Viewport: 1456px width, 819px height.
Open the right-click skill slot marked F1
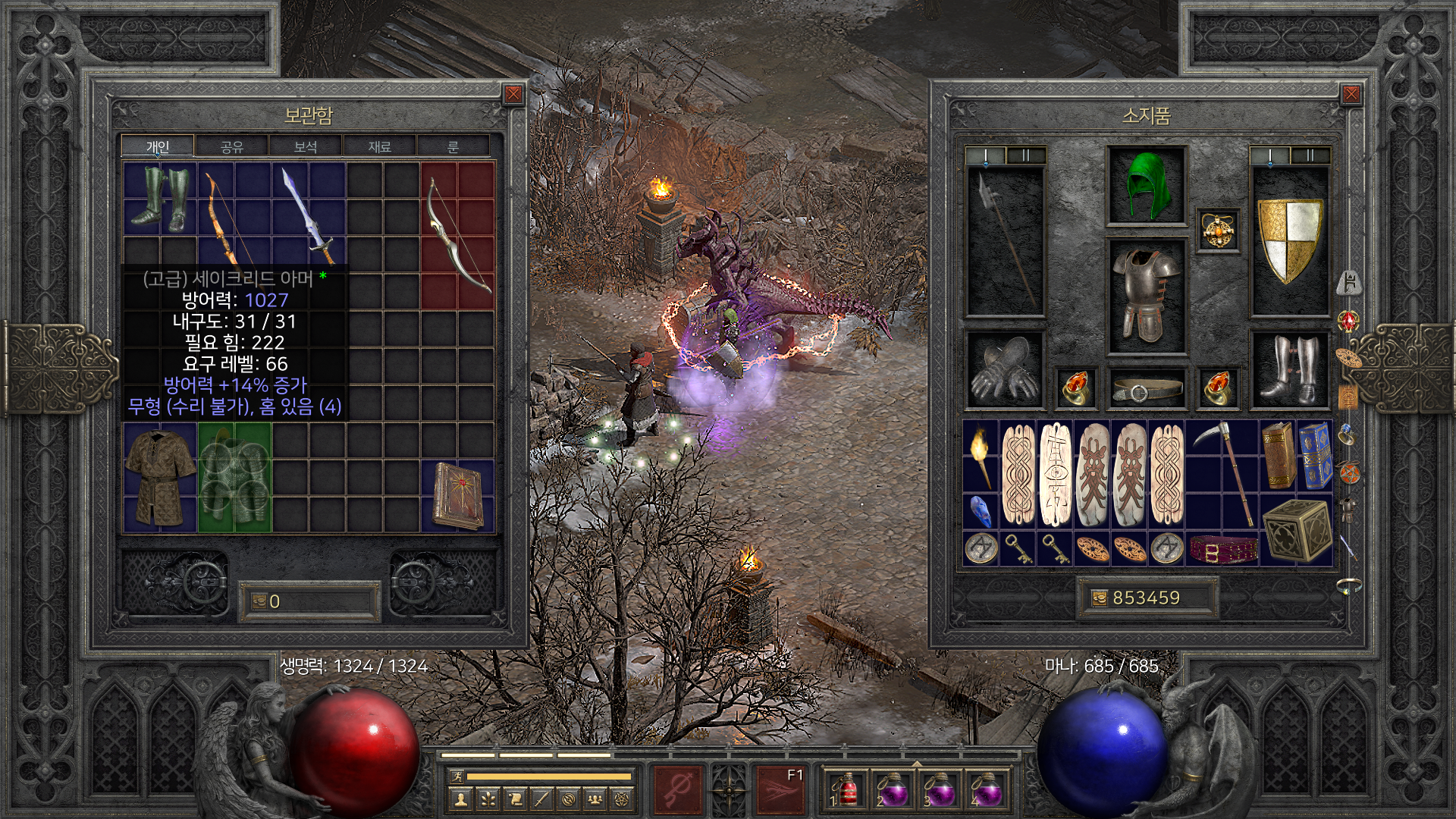click(x=780, y=789)
